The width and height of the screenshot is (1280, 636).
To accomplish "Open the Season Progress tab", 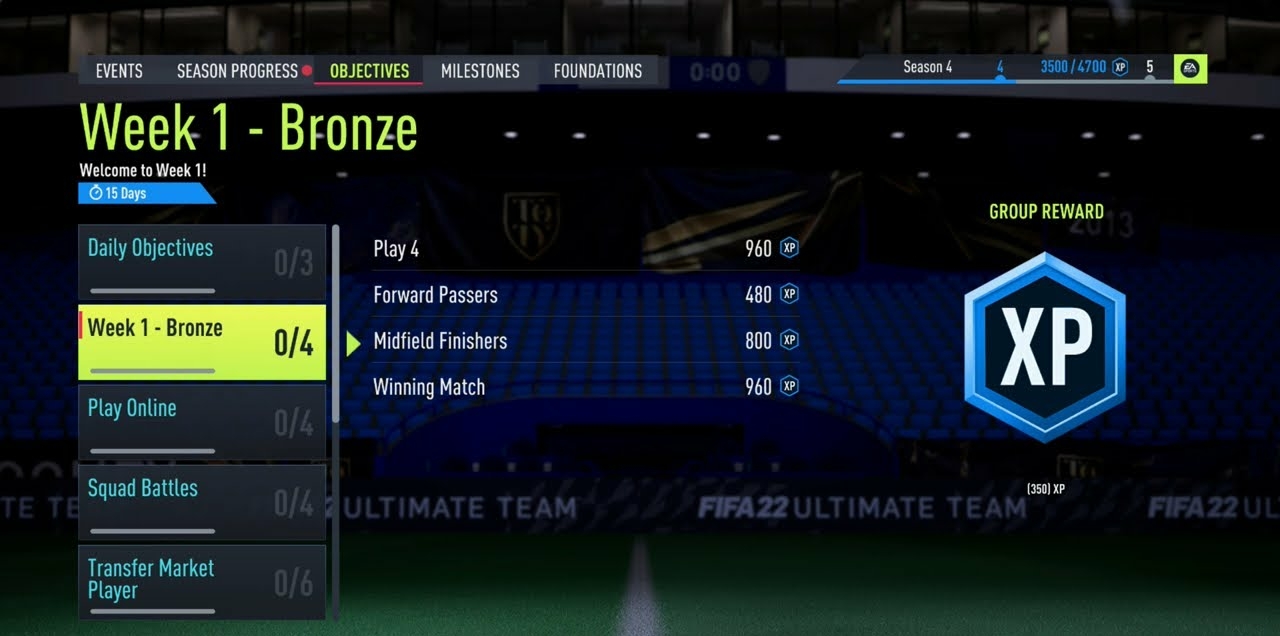I will point(237,71).
